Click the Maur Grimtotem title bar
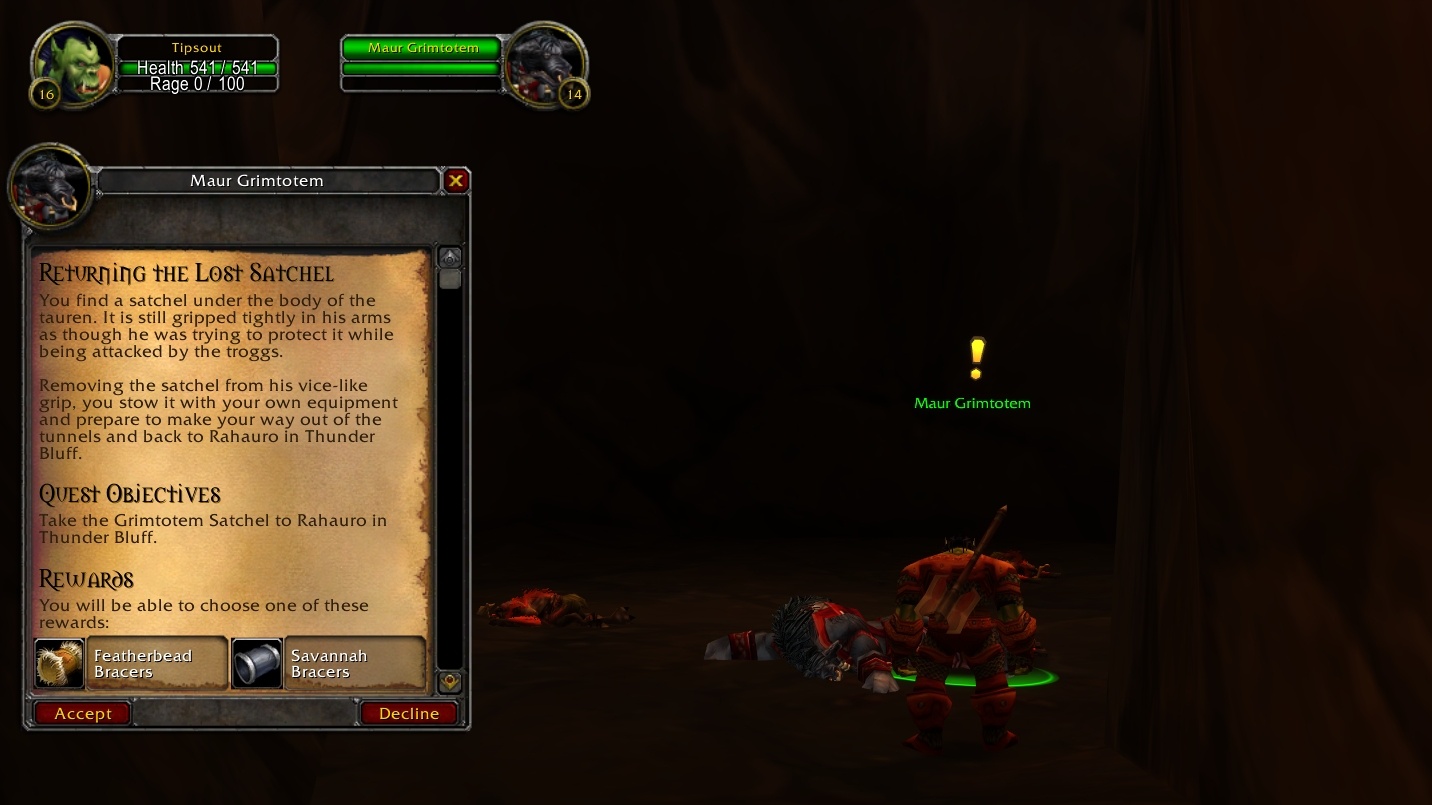This screenshot has height=805, width=1432. coord(257,180)
